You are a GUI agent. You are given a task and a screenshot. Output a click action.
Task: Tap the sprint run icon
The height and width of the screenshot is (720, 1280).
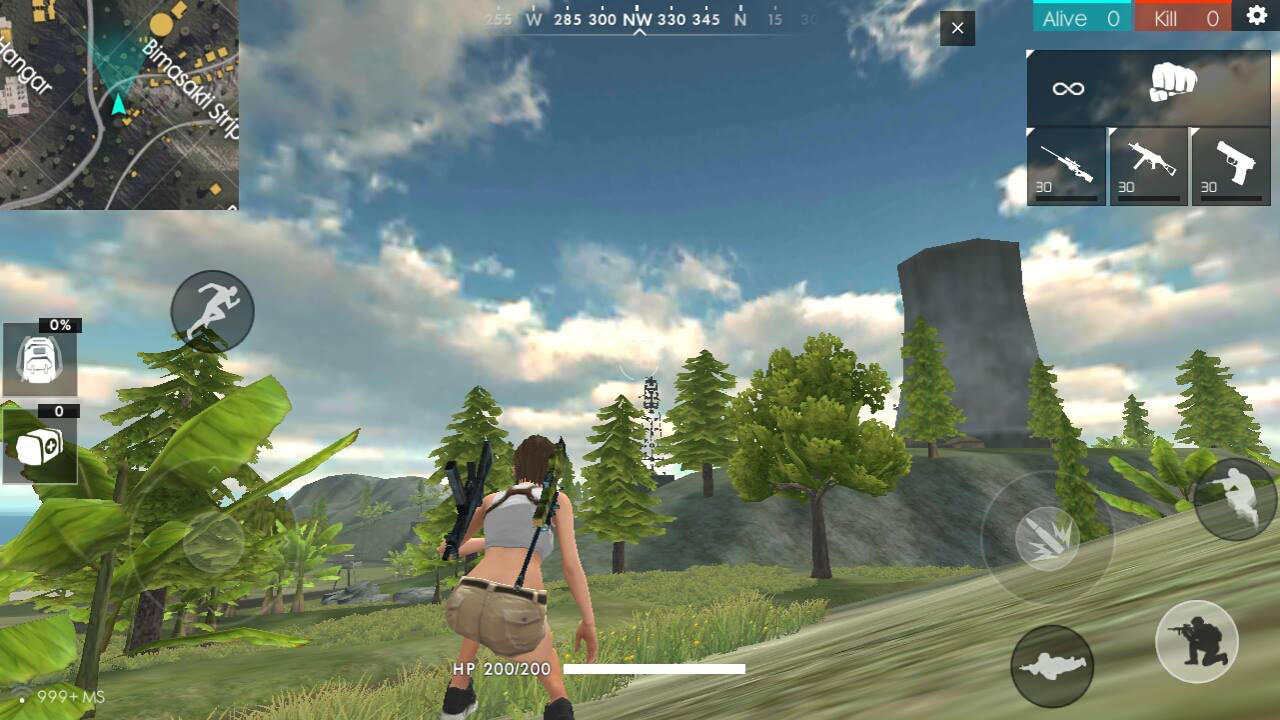pos(212,311)
